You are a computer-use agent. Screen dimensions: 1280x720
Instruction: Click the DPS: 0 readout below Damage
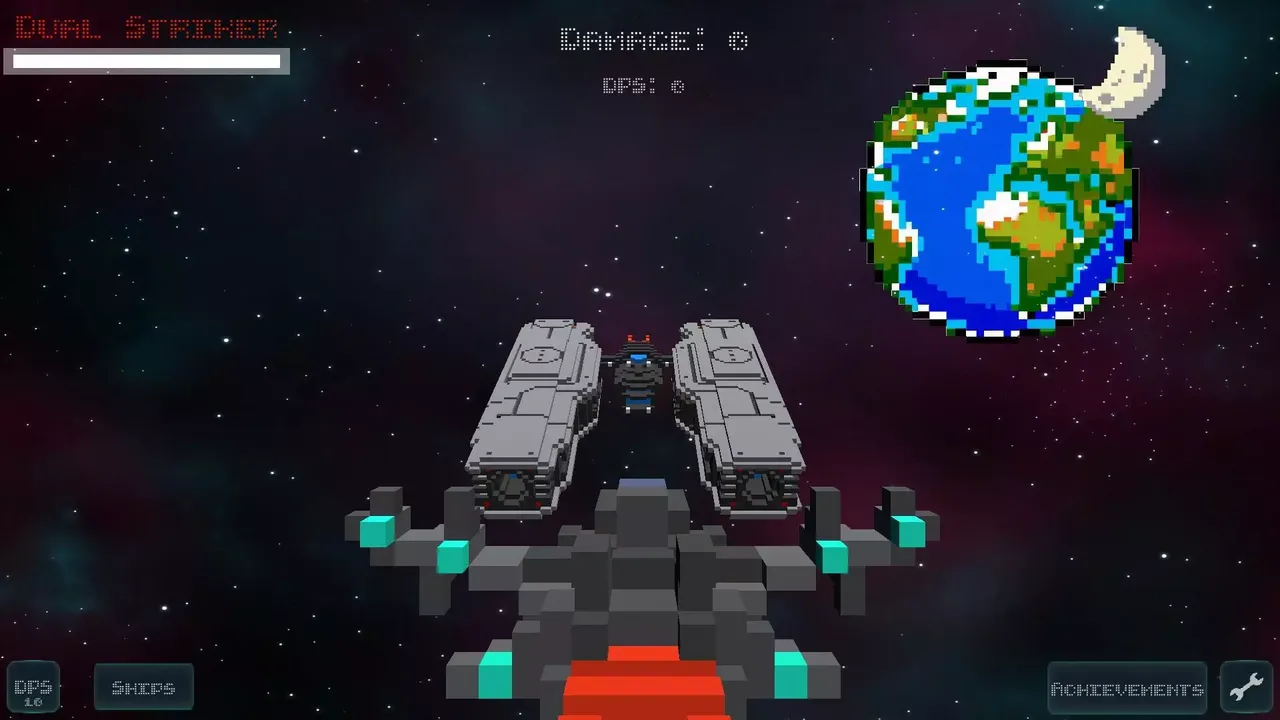645,86
